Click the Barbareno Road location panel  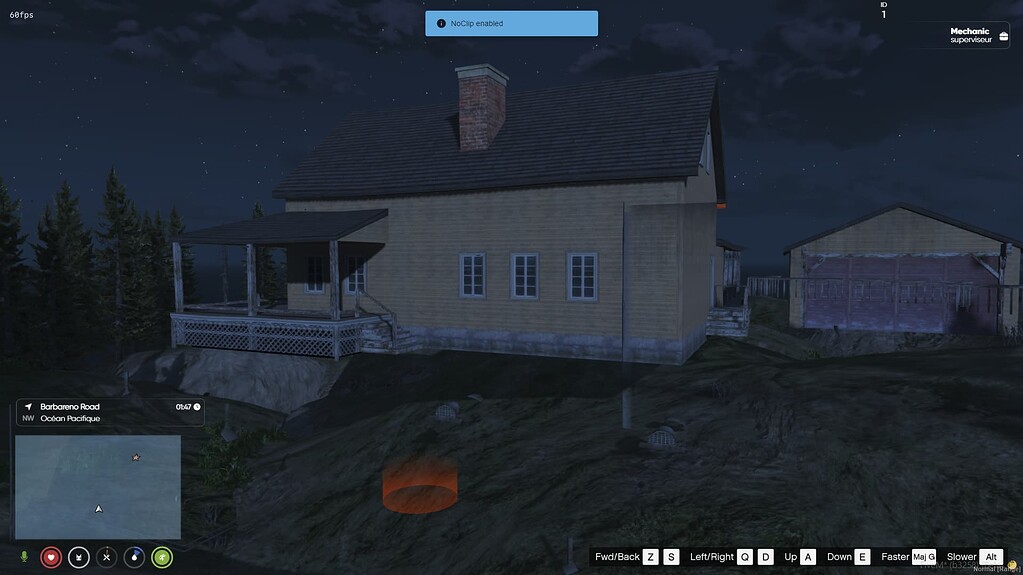click(x=110, y=412)
